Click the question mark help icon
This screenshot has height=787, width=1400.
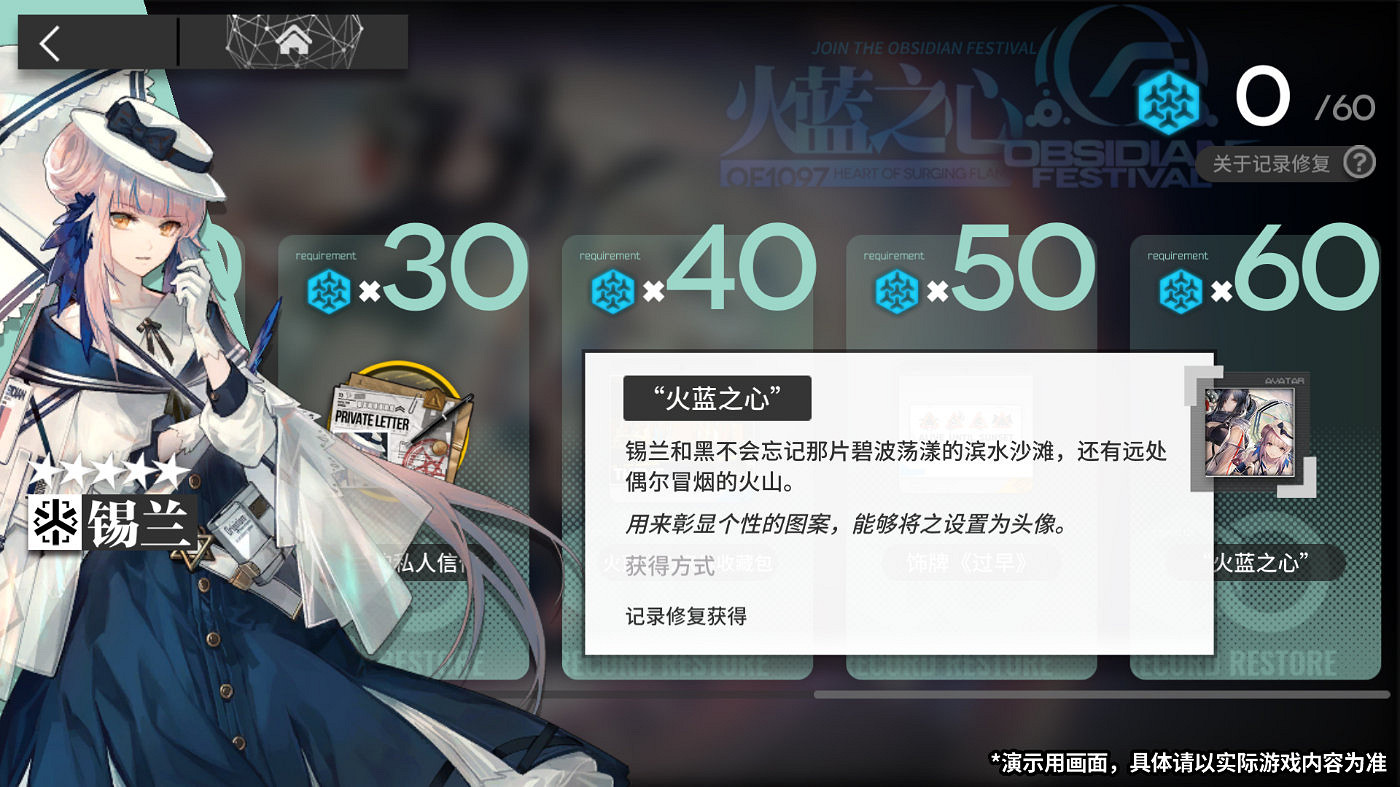click(1360, 163)
